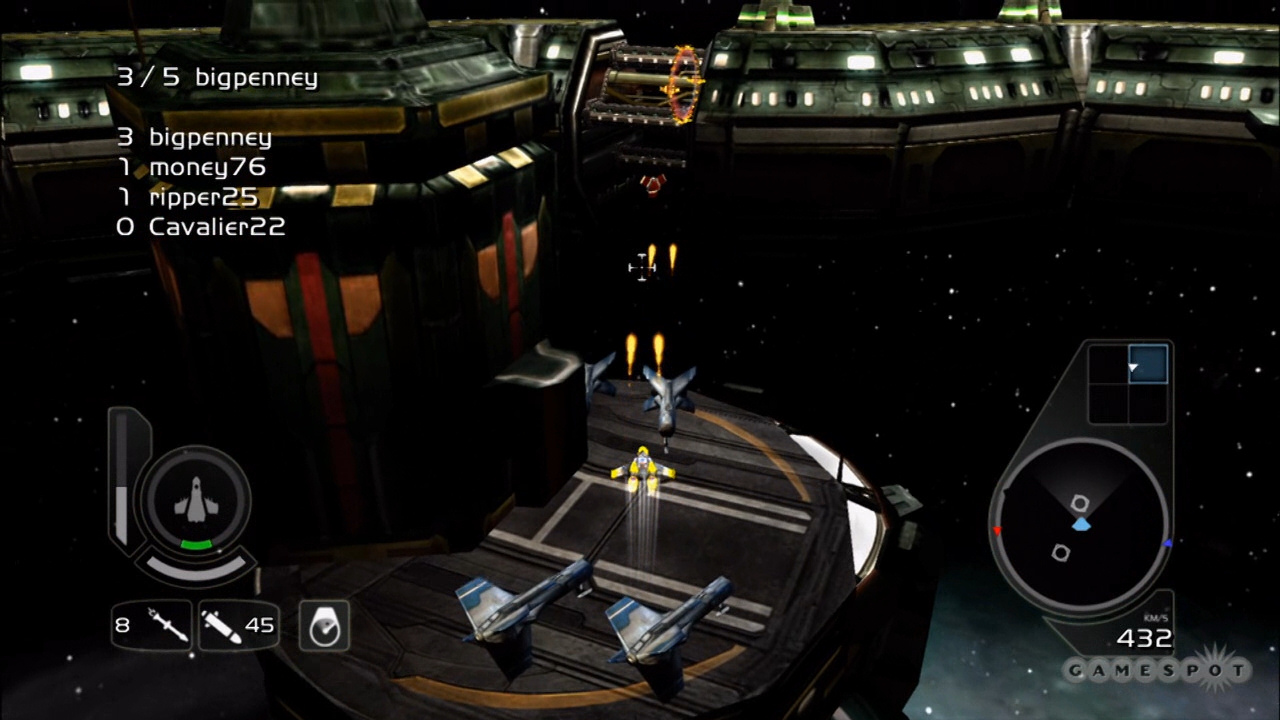This screenshot has height=720, width=1280.
Task: Pick ripper25 from the scoreboard list
Action: [x=189, y=197]
